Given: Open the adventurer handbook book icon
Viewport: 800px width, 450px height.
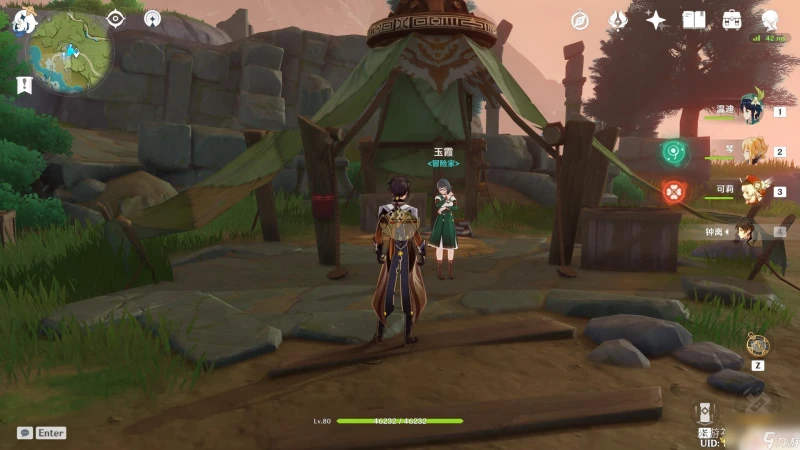Looking at the screenshot, I should point(694,20).
